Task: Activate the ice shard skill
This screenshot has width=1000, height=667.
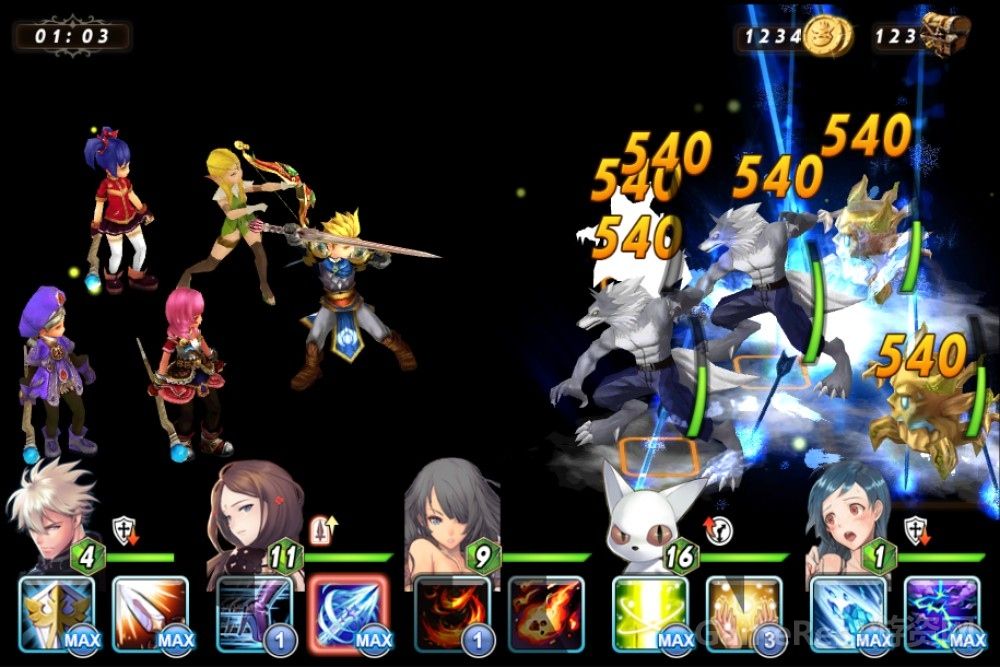Action: click(x=848, y=613)
